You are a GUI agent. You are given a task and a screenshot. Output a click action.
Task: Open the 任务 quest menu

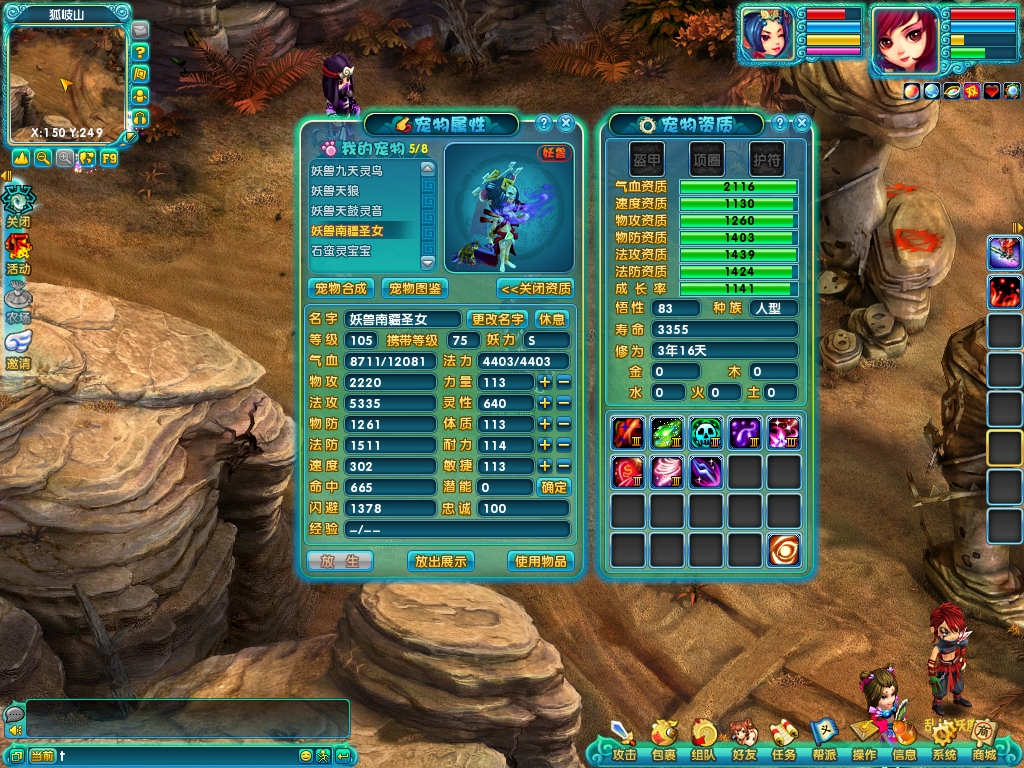coord(783,740)
